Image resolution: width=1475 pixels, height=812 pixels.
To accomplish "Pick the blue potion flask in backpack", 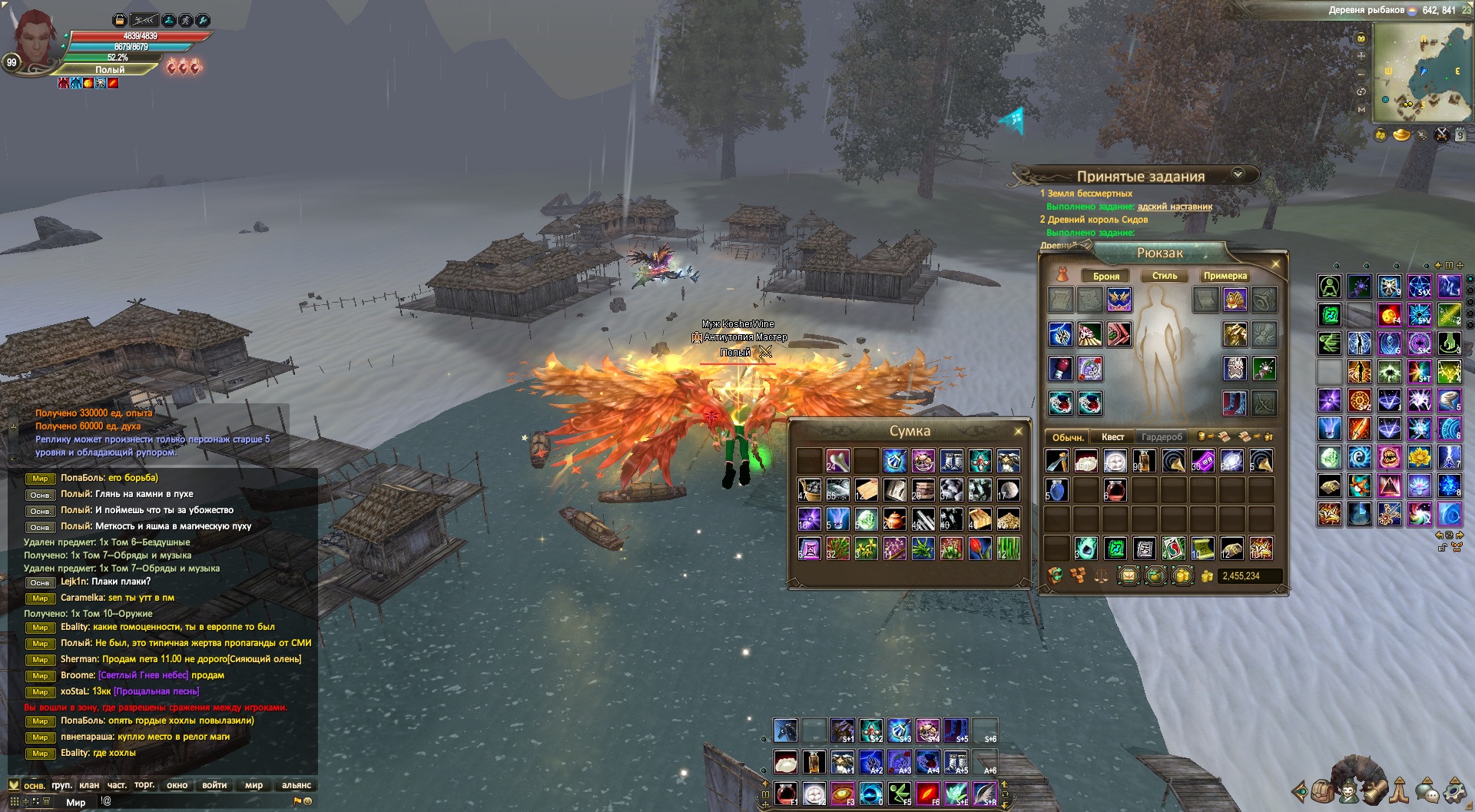I will pos(1056,489).
